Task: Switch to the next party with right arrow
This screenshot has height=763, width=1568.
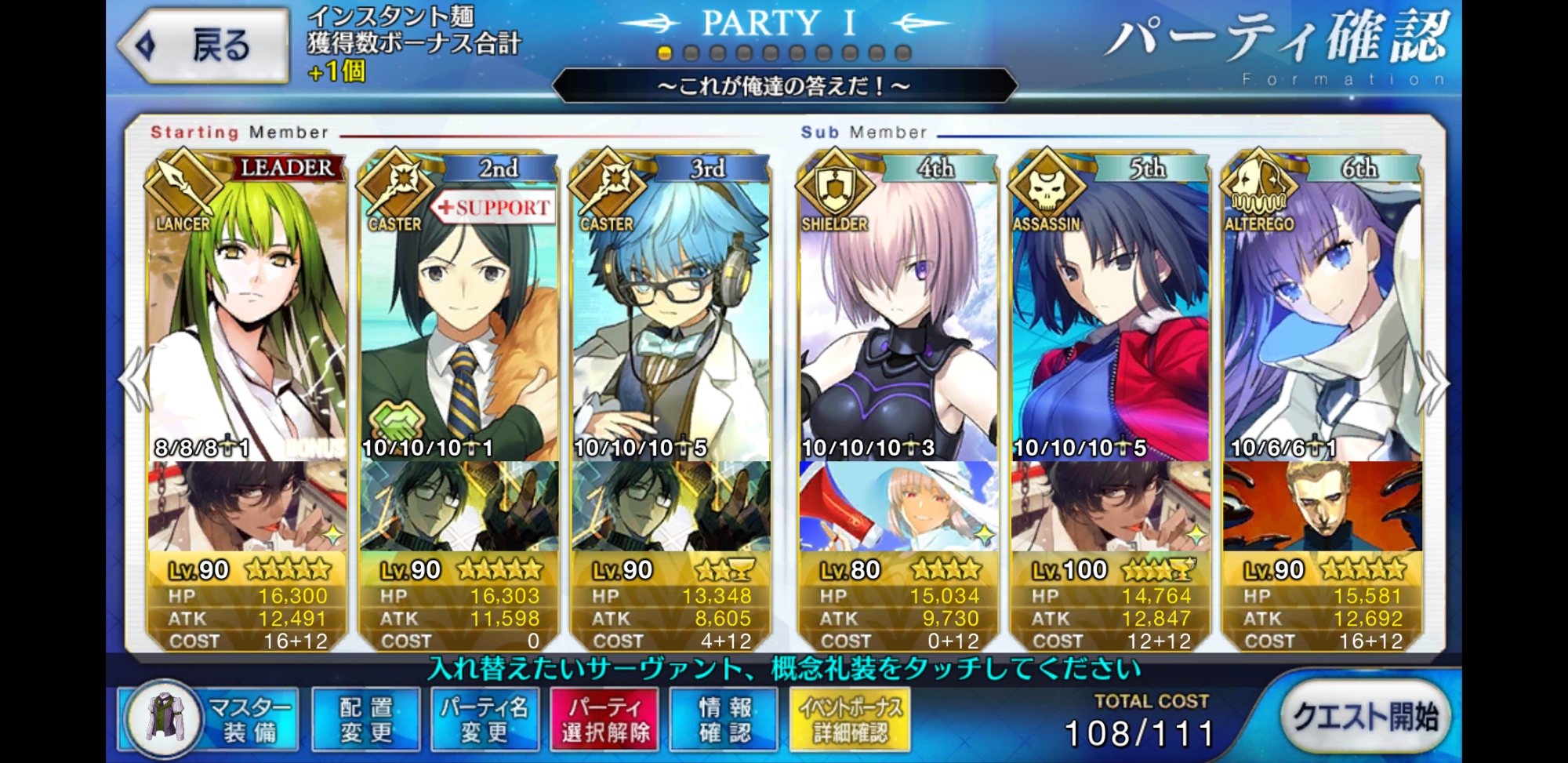Action: tap(1433, 382)
